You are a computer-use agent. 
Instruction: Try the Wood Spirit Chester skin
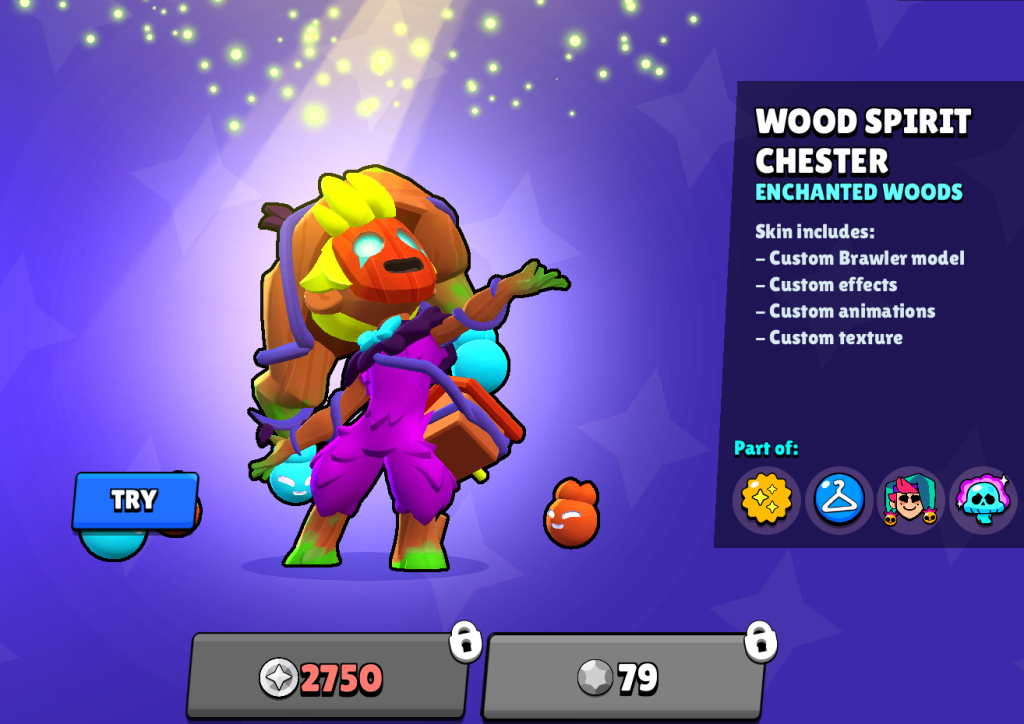(135, 500)
